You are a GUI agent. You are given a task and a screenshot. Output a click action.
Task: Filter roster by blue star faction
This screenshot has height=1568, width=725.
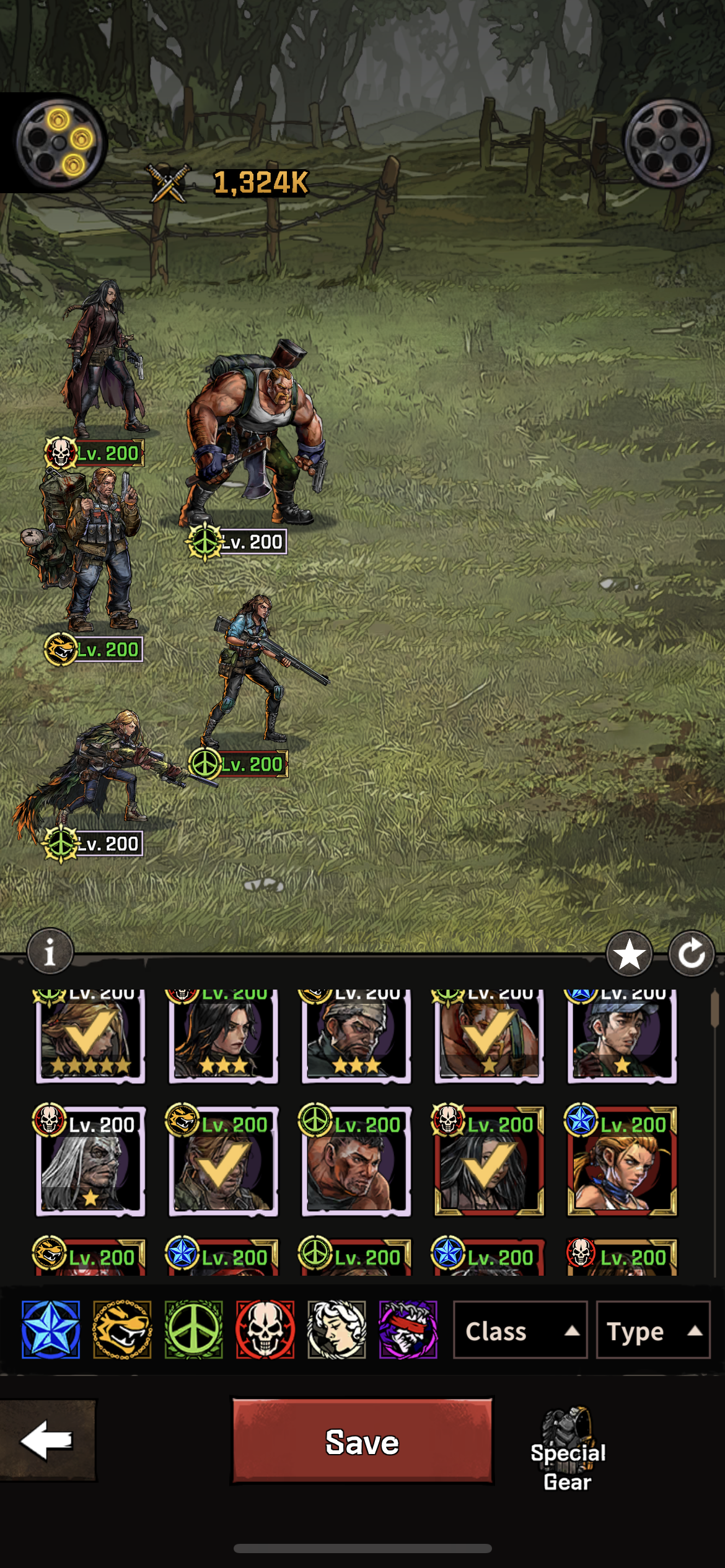tap(51, 1330)
